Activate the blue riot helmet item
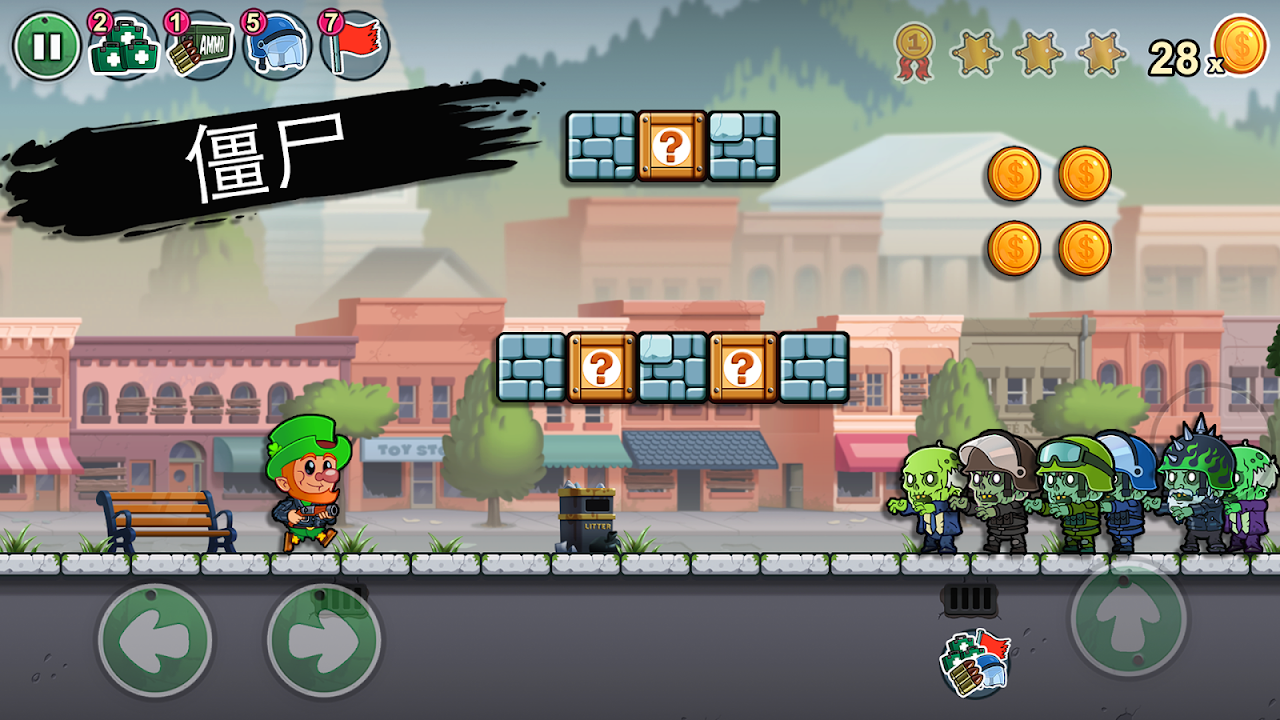Screen dimensions: 1280x720 pyautogui.click(x=277, y=48)
